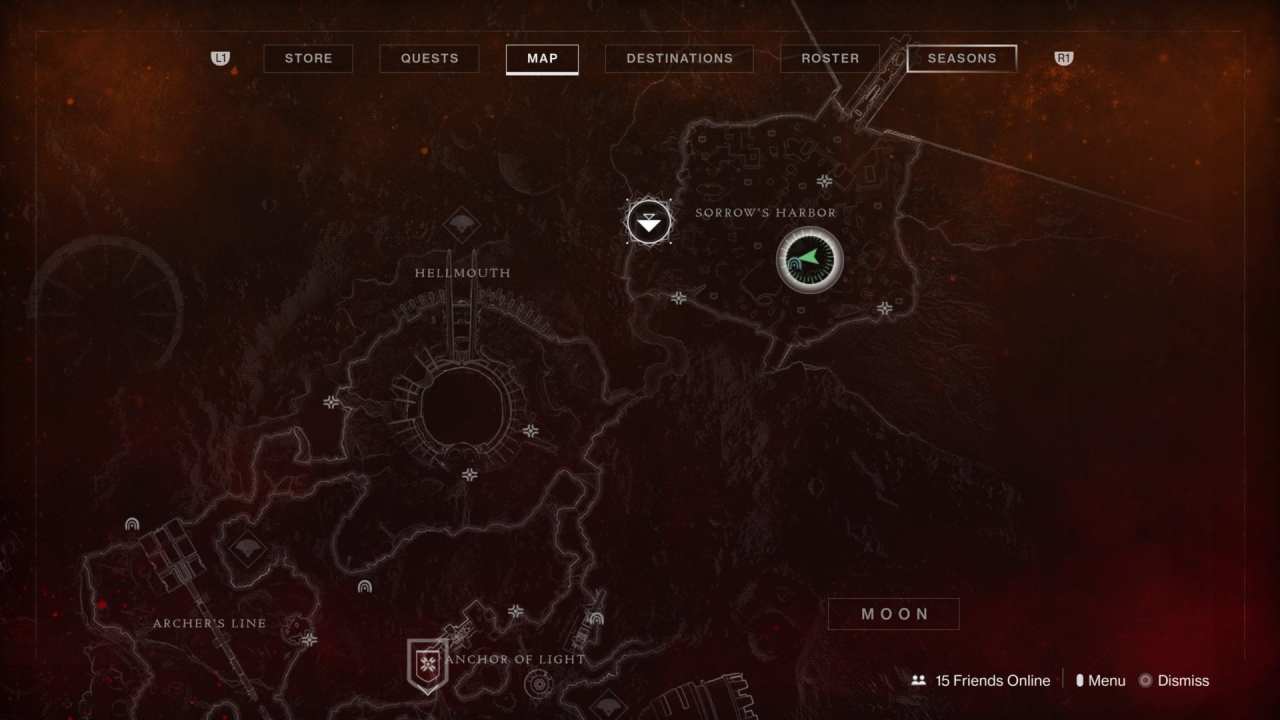Open the SEASONS tab
Image resolution: width=1280 pixels, height=720 pixels.
961,58
